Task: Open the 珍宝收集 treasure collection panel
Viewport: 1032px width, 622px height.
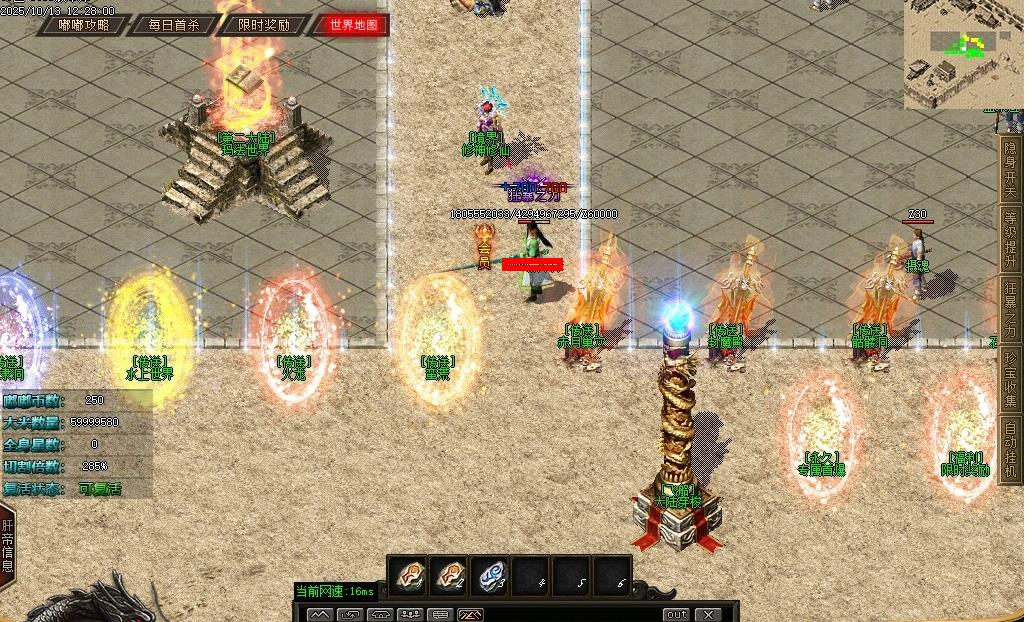Action: (x=1010, y=379)
